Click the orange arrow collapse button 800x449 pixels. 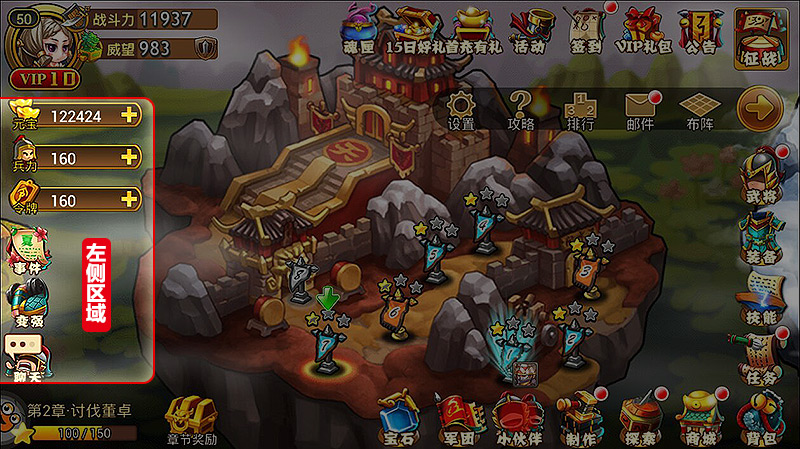point(759,107)
